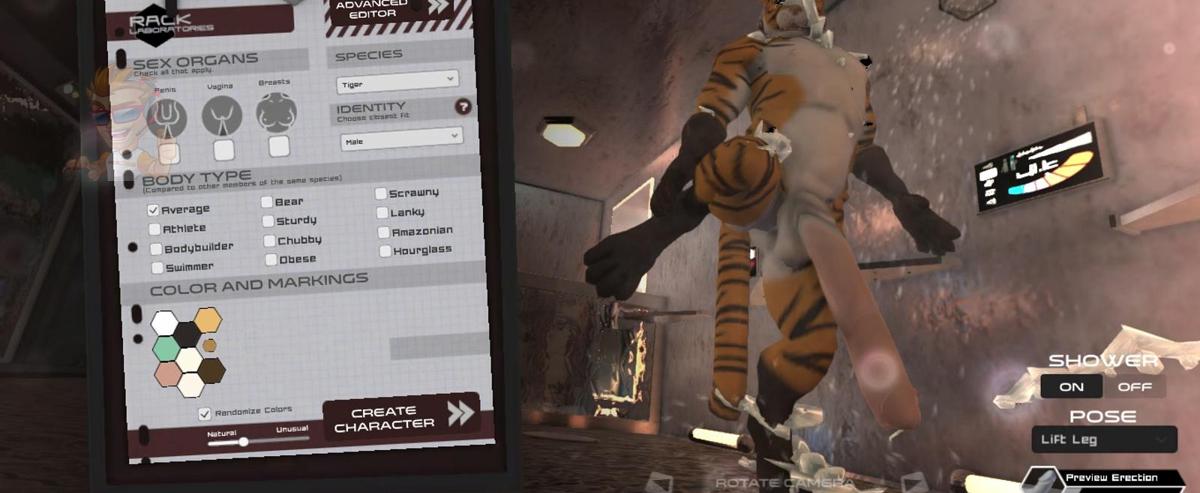Open the Species dropdown showing Tiger
Viewport: 1200px width, 493px height.
[x=396, y=80]
